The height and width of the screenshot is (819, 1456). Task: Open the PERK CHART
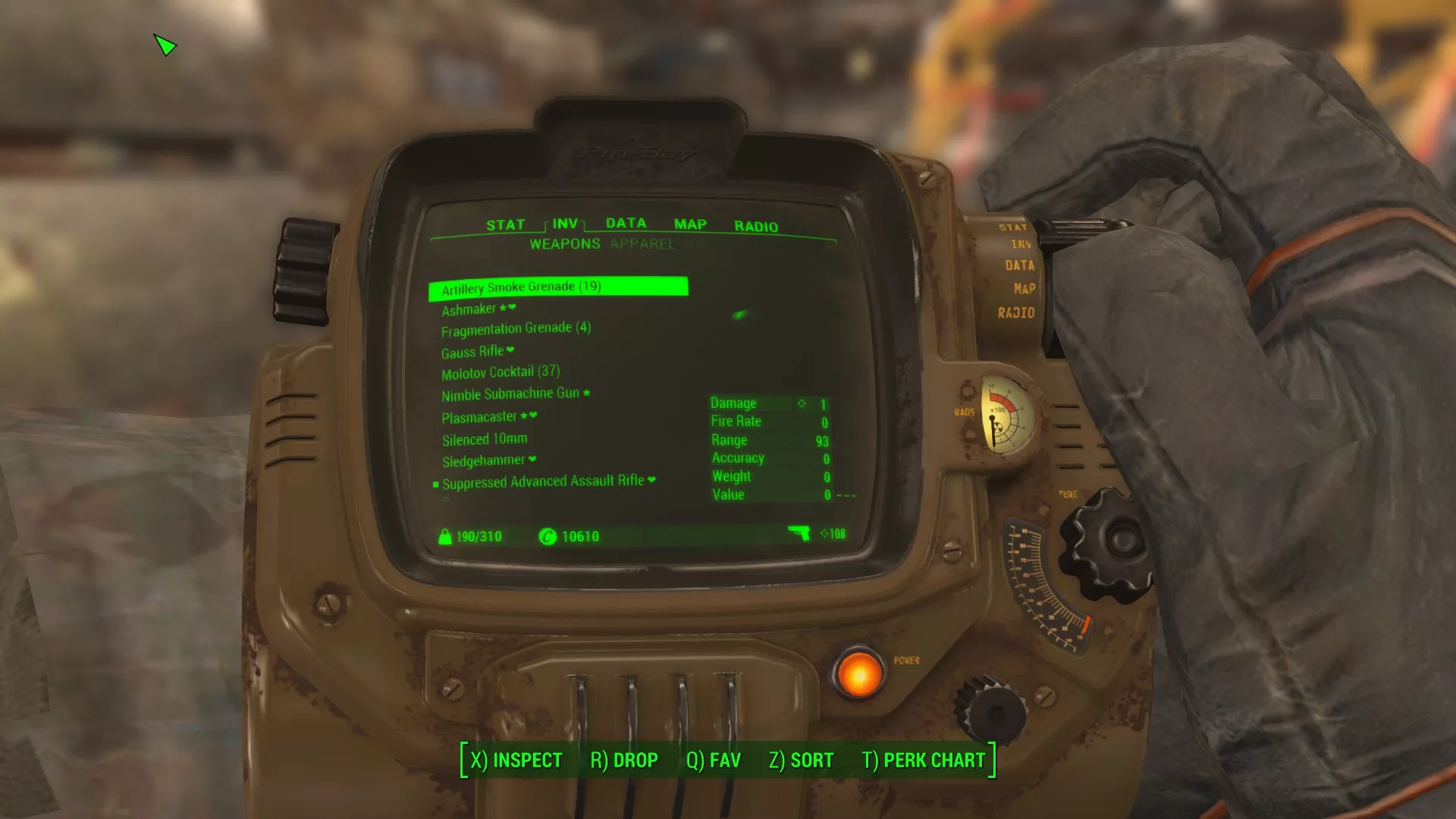pyautogui.click(x=924, y=761)
